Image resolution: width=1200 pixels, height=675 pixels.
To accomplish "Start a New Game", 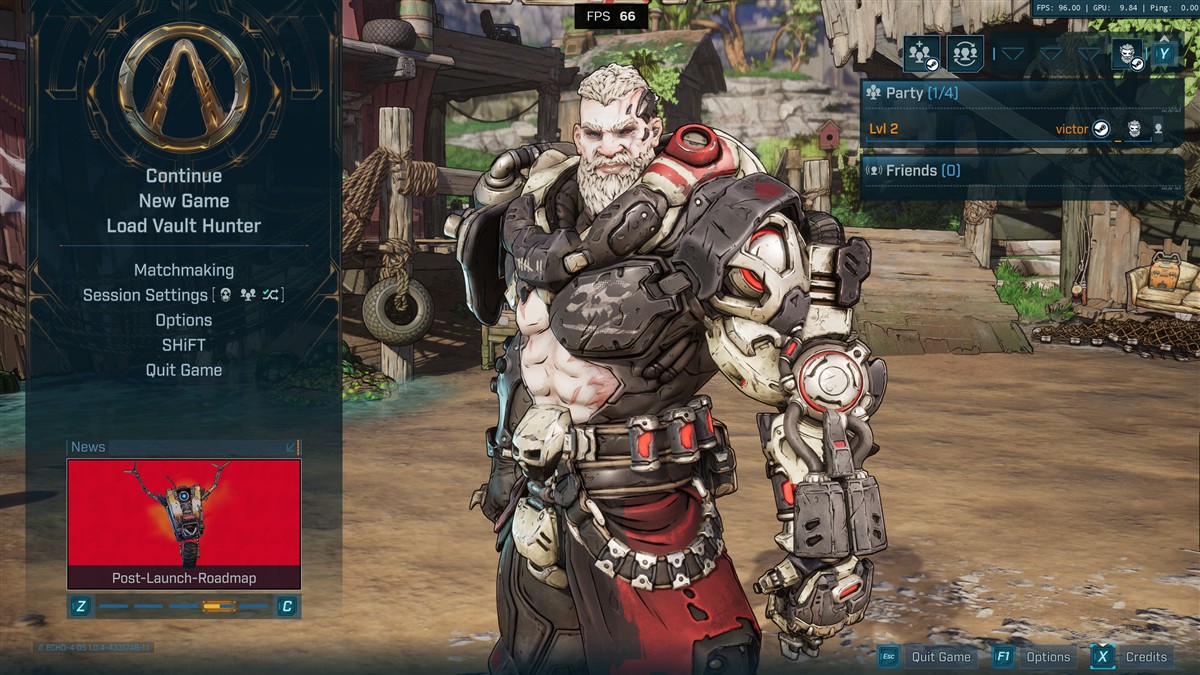I will point(184,201).
